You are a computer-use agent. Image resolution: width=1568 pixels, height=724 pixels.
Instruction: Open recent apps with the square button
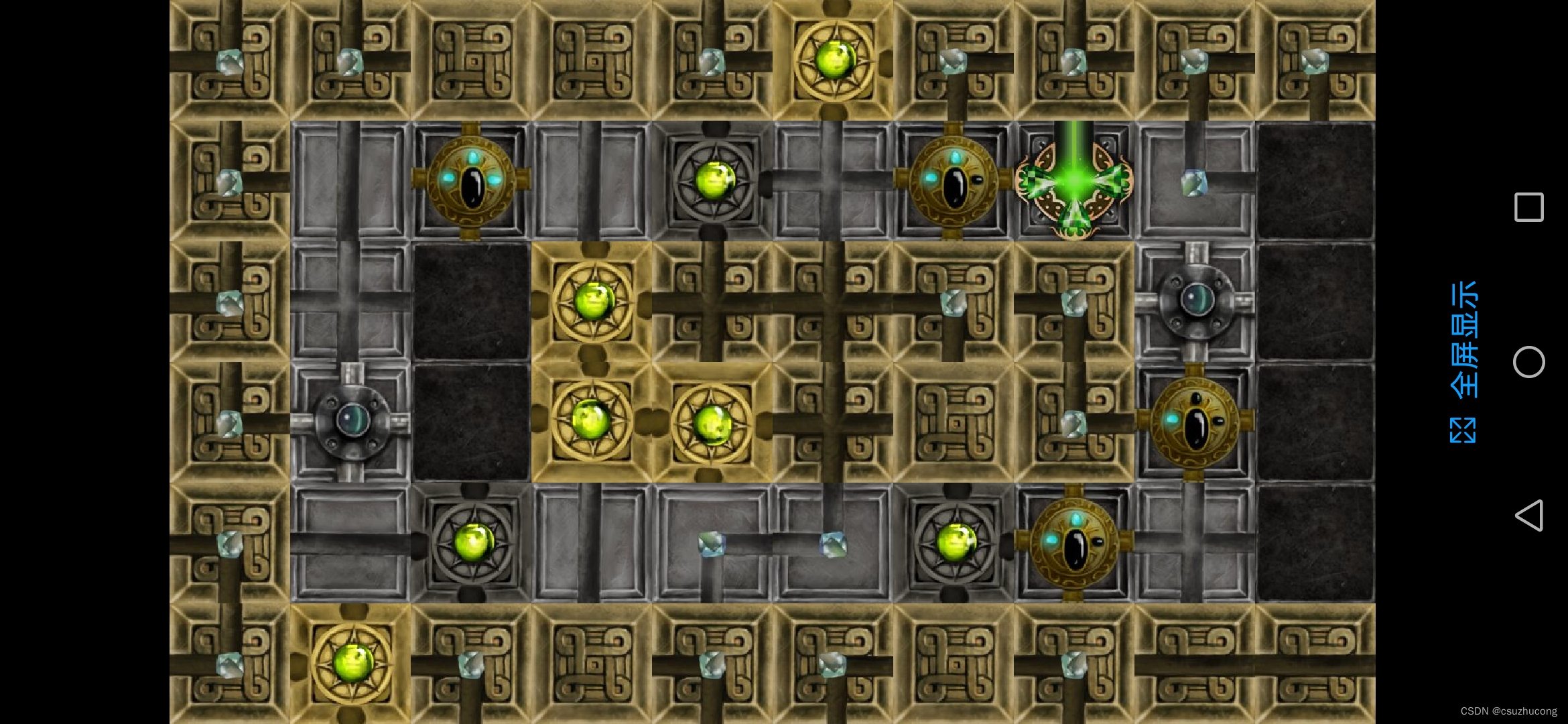(x=1528, y=207)
